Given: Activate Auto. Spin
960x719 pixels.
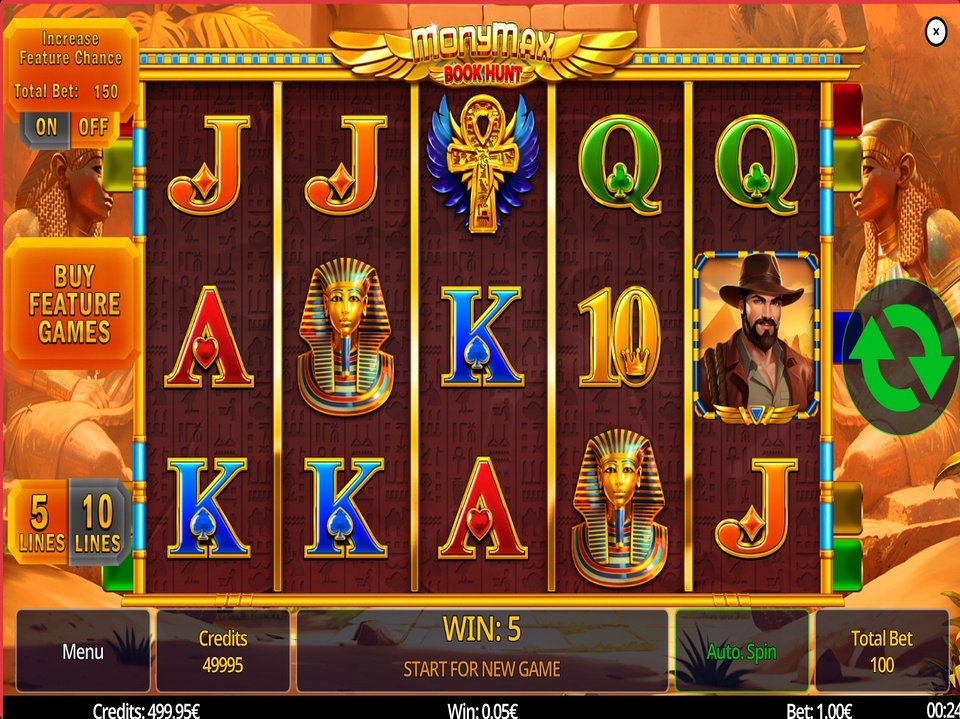Looking at the screenshot, I should click(741, 651).
